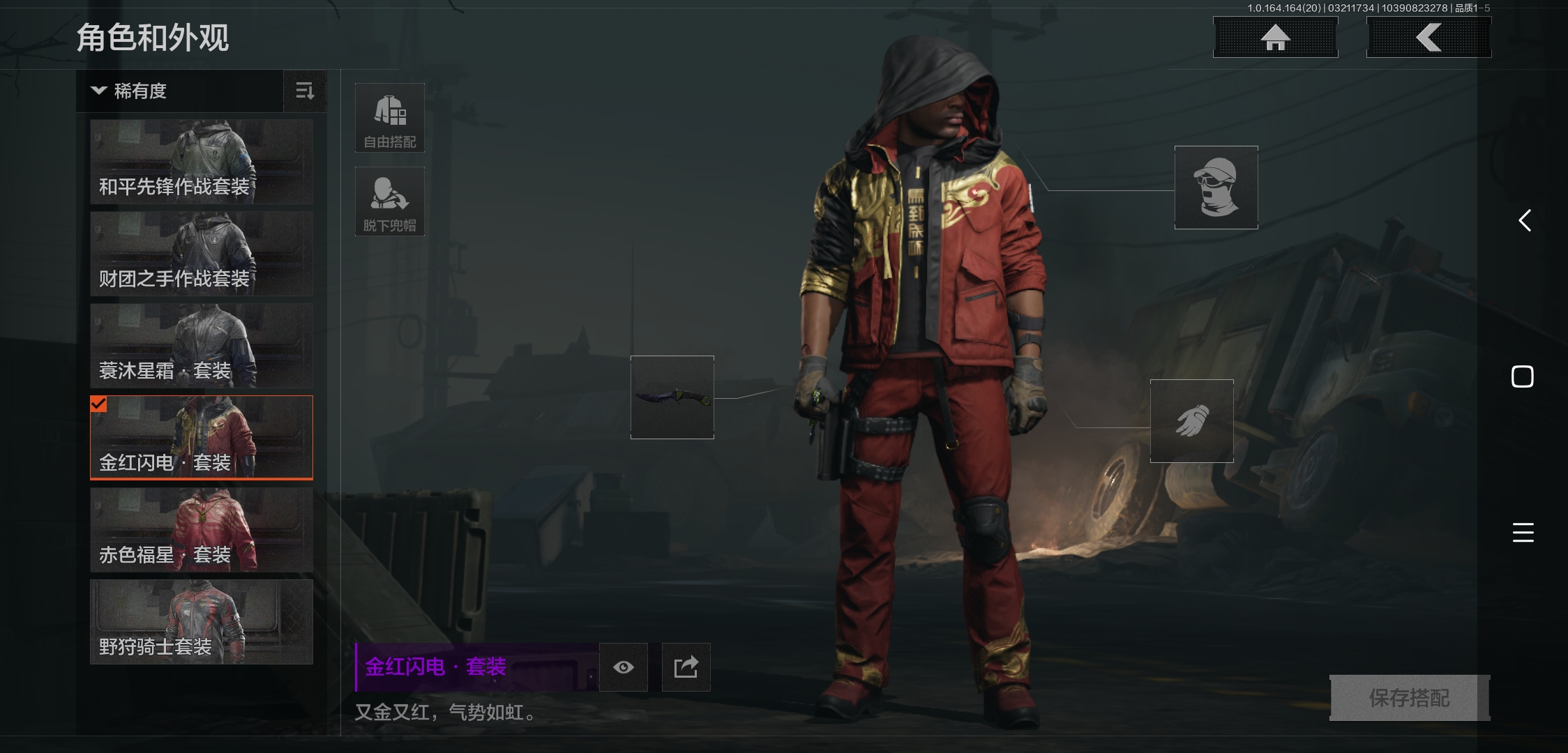
Task: Select the knife weapon slot
Action: (x=672, y=397)
